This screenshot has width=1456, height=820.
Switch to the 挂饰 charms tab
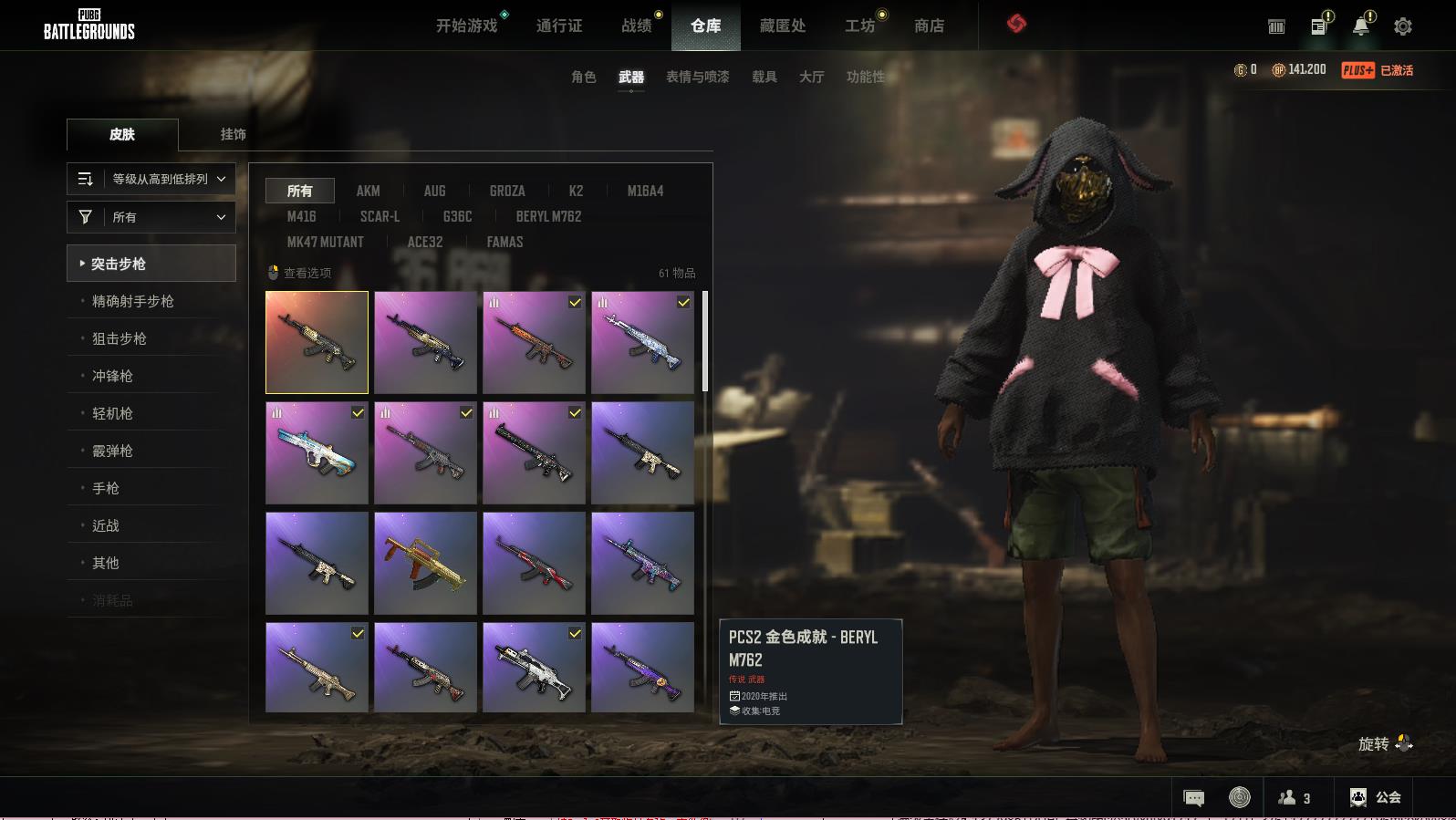tap(233, 134)
